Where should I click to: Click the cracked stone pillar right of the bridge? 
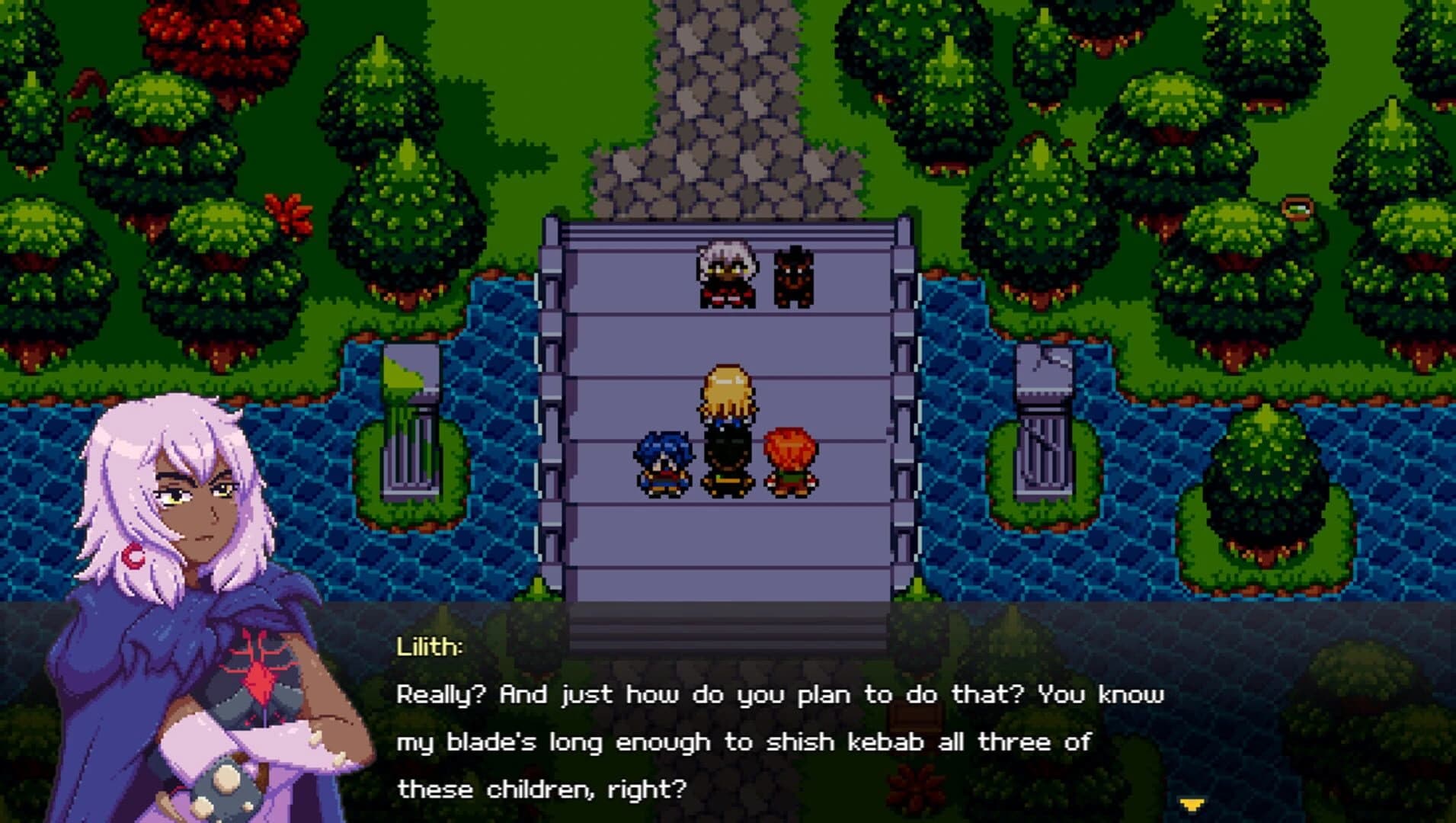click(x=1045, y=427)
